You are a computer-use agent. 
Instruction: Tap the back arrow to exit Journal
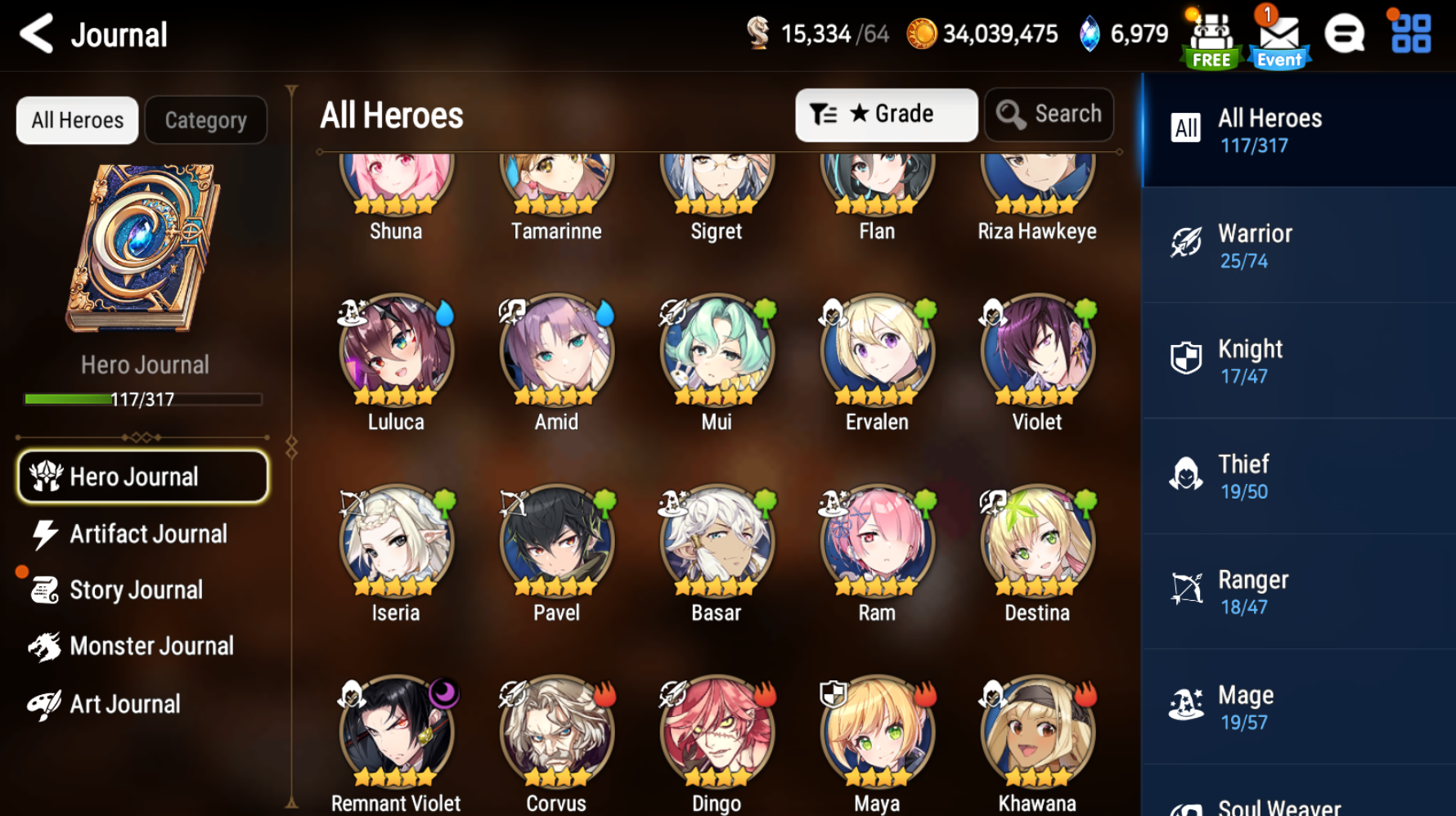[35, 34]
